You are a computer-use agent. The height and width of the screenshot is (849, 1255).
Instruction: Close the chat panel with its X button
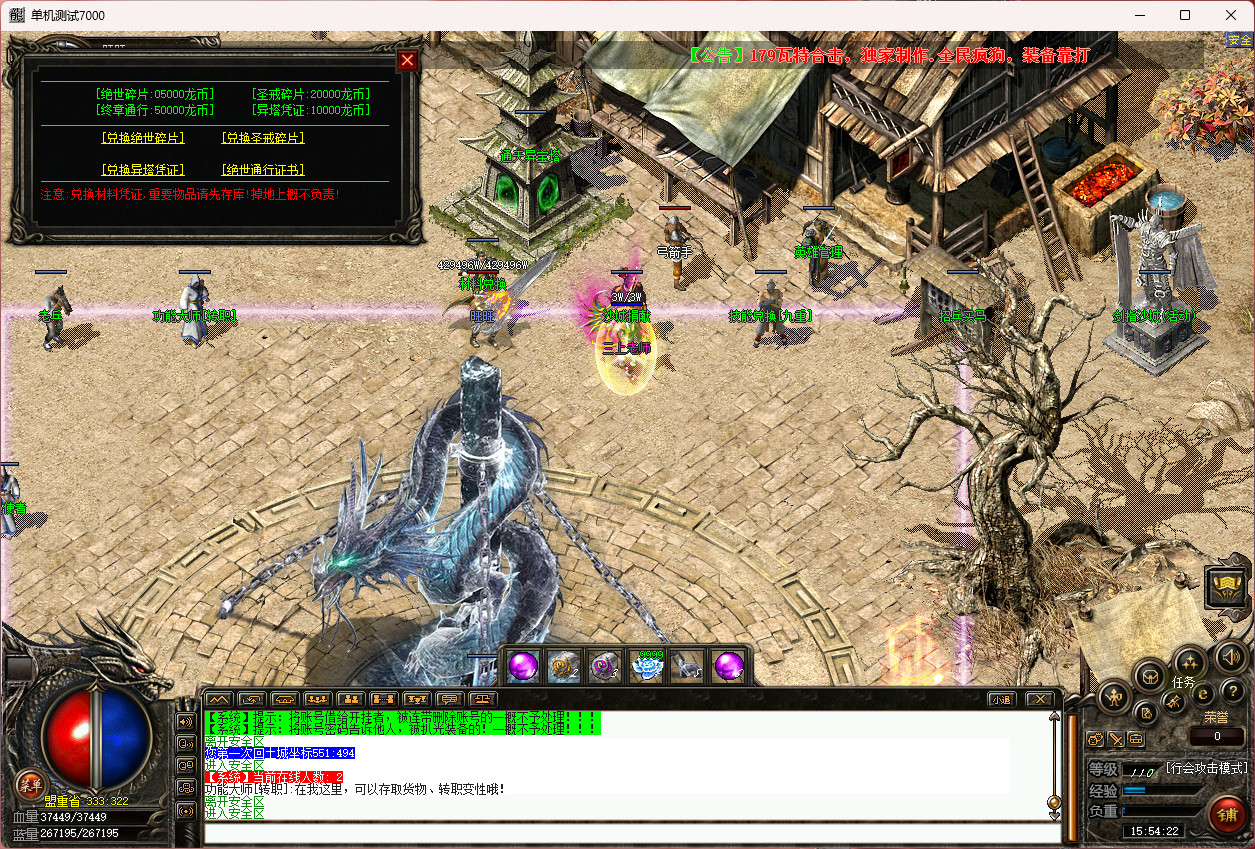click(x=1039, y=699)
